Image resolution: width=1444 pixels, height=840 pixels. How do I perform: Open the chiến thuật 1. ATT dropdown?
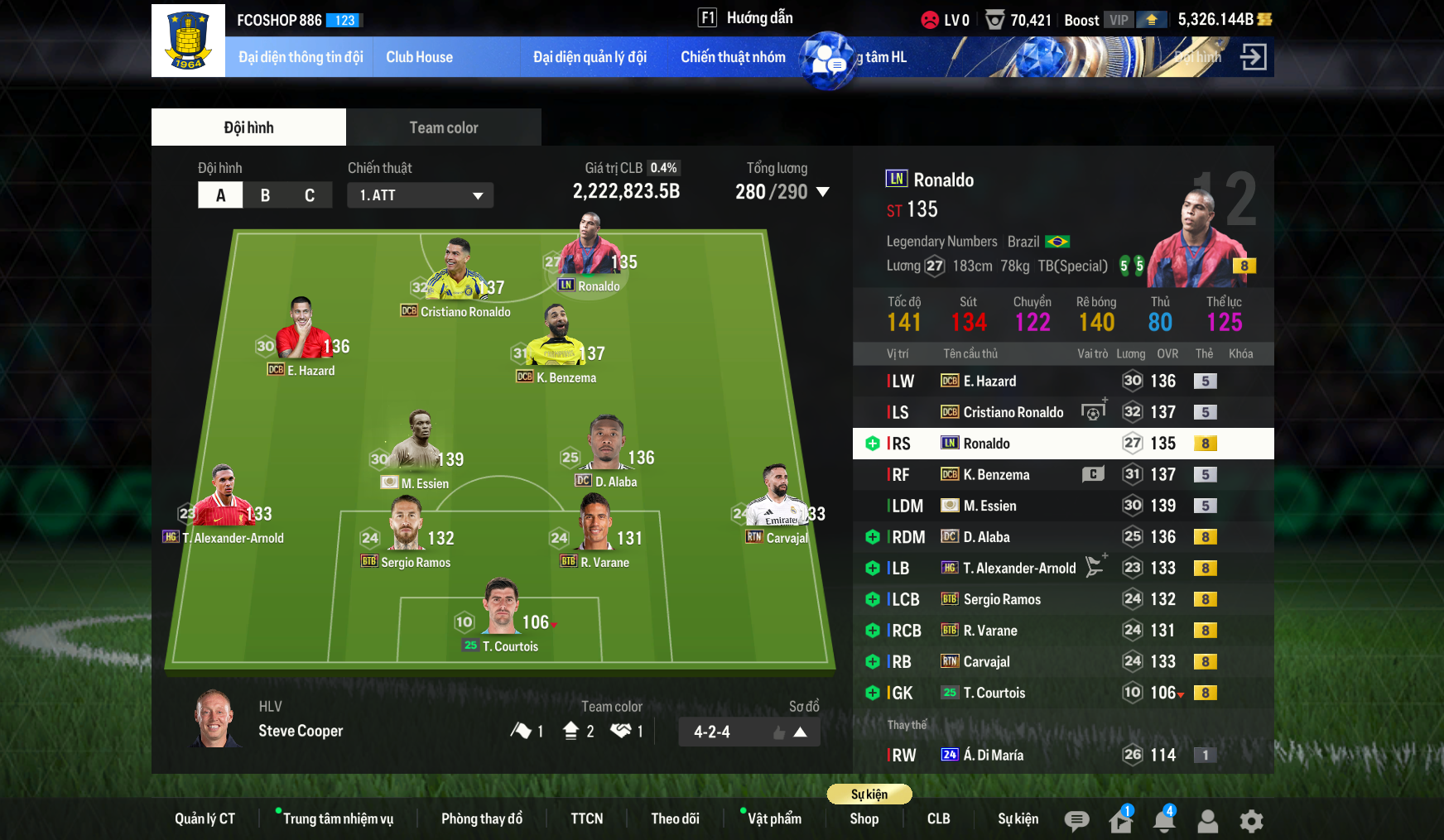coord(420,194)
